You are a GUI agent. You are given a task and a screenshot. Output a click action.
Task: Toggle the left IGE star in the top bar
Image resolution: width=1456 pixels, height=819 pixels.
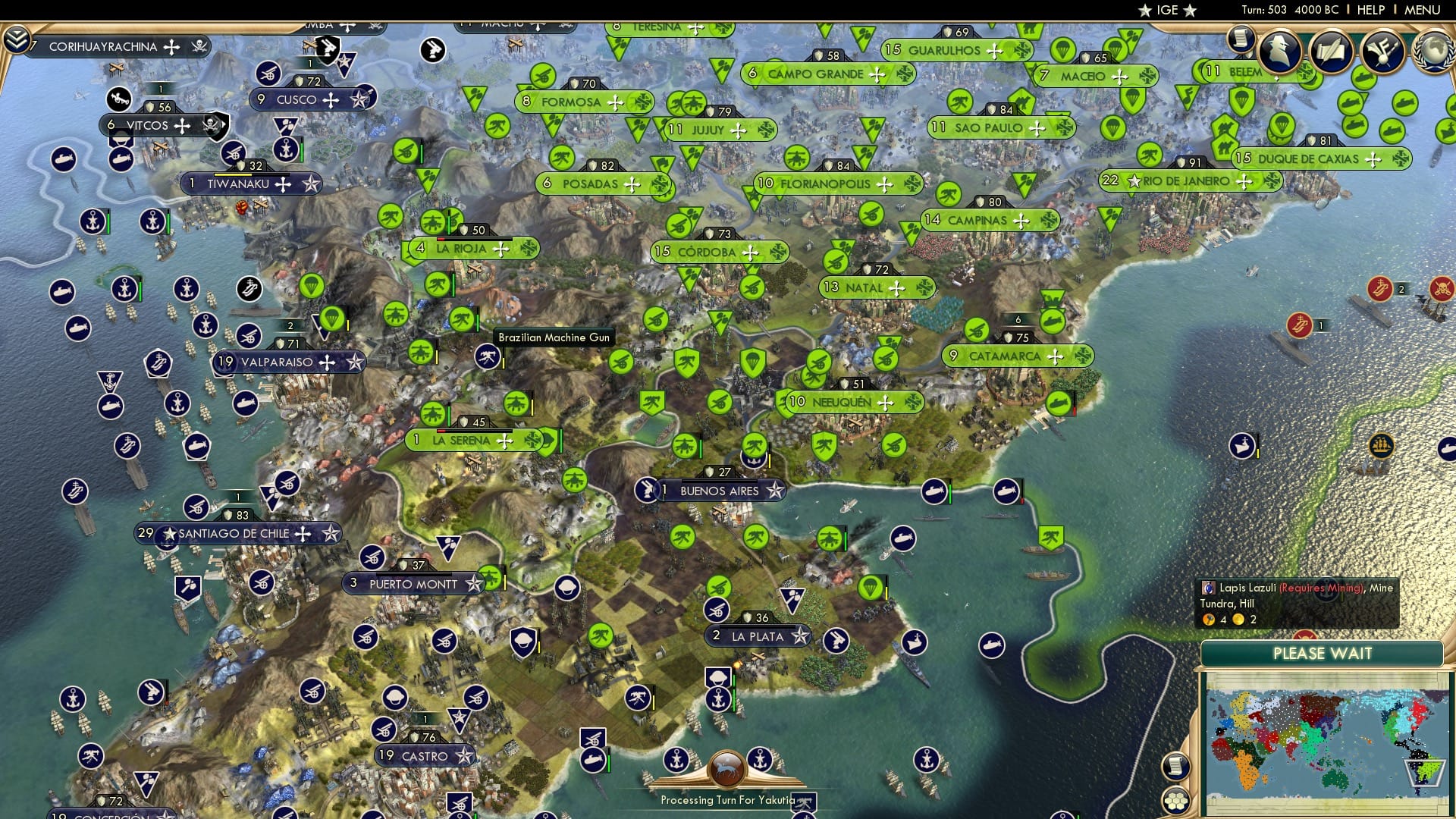(x=1144, y=10)
